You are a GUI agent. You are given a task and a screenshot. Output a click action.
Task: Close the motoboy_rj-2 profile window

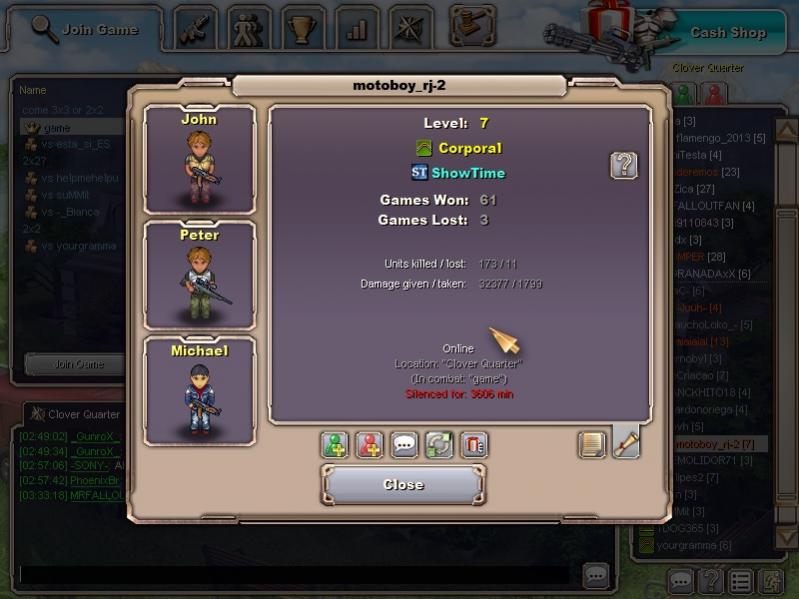[x=403, y=485]
